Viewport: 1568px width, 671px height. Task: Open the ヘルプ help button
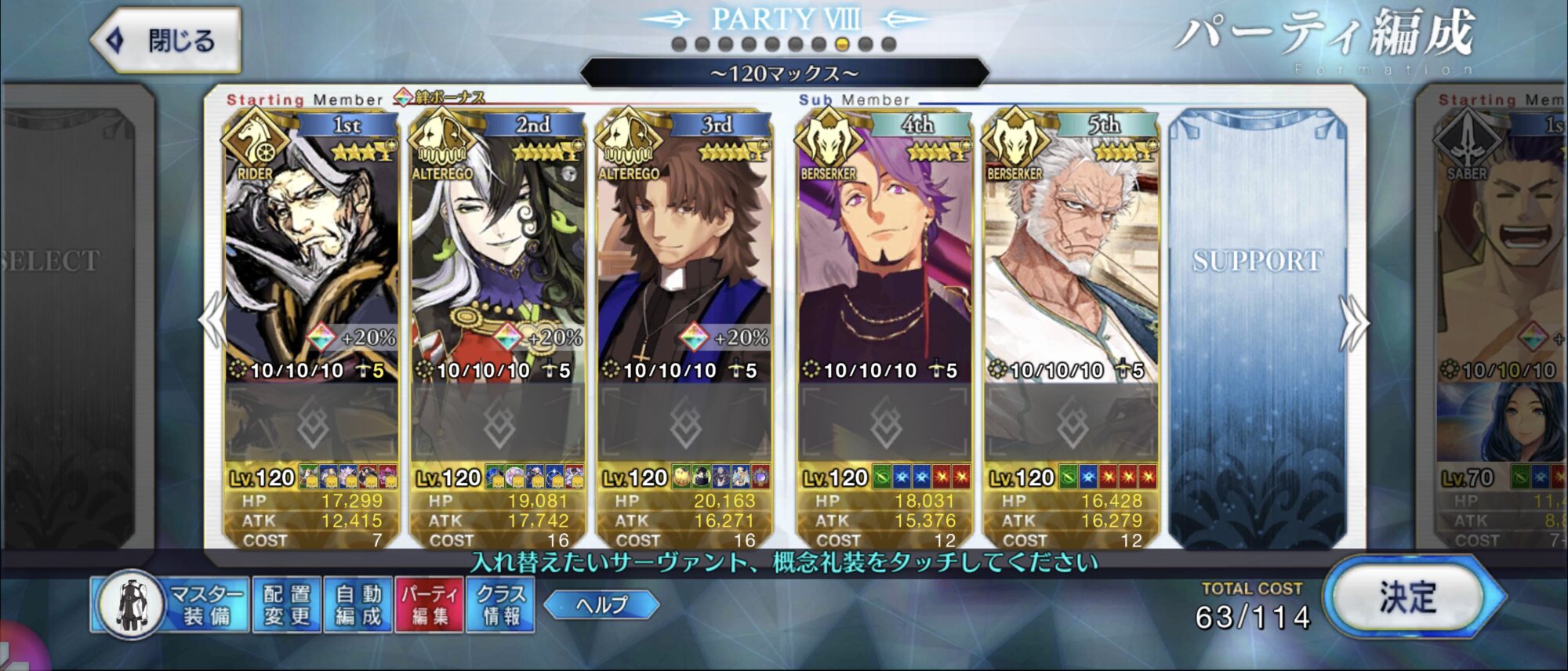(x=601, y=604)
